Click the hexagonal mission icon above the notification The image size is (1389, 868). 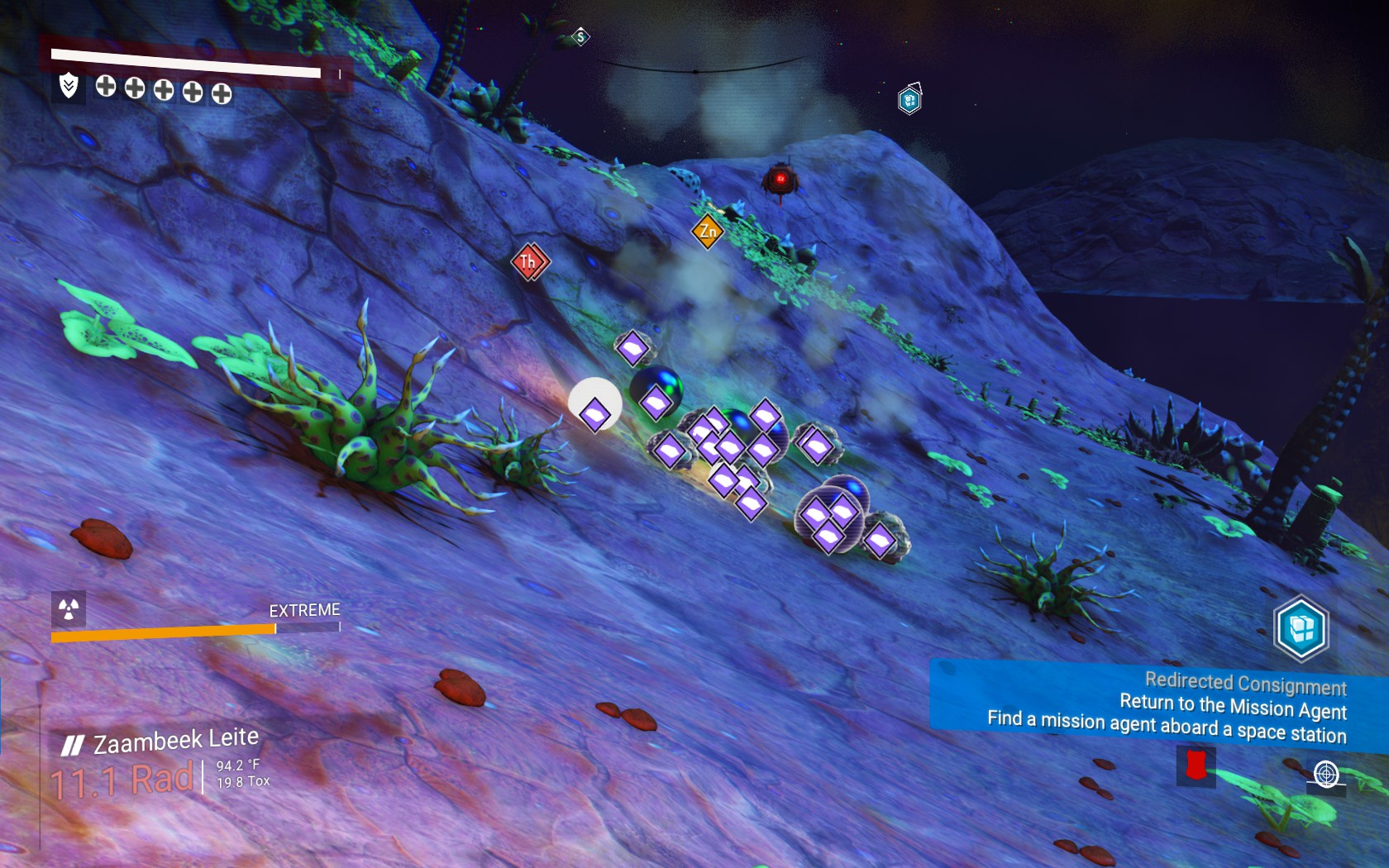(1301, 628)
